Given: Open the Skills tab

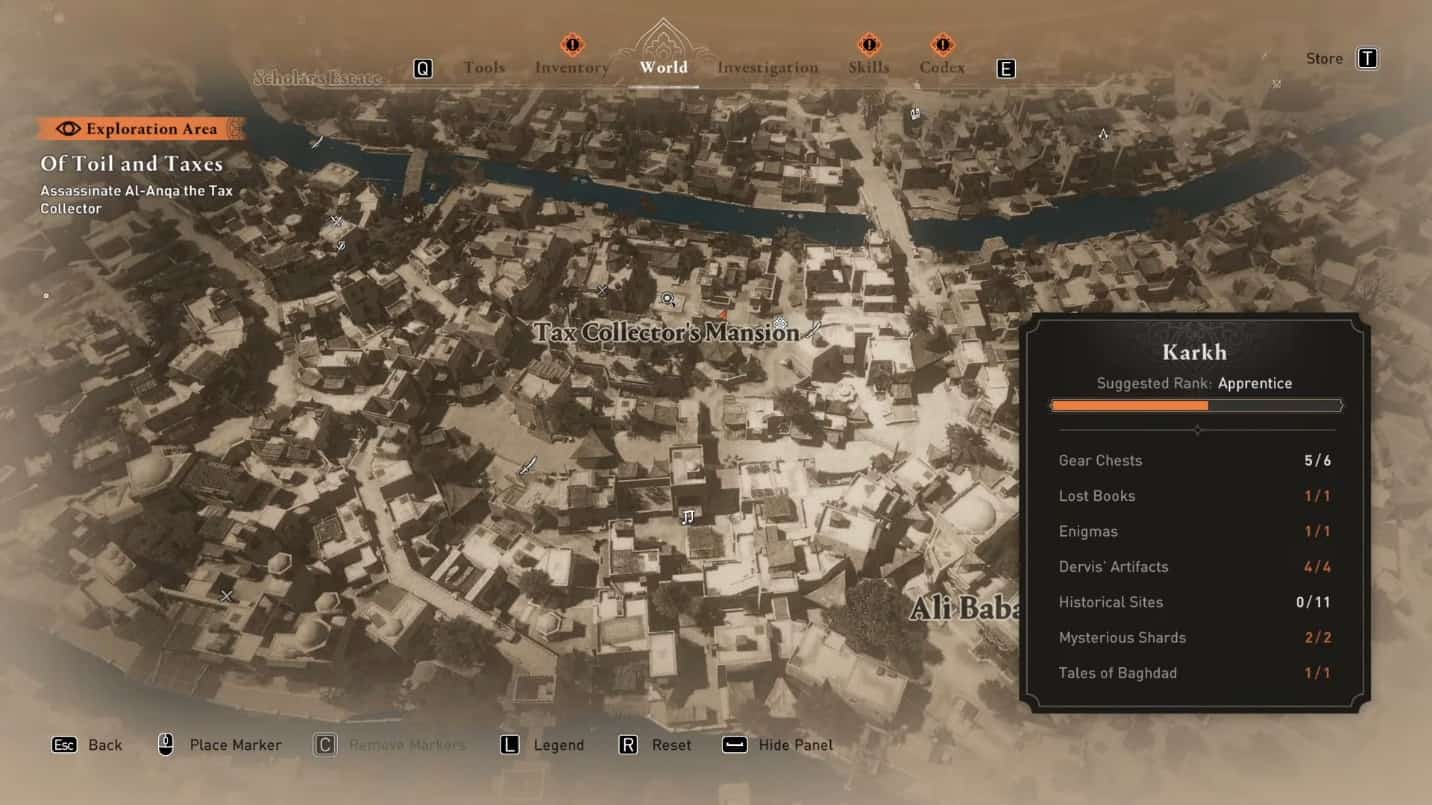Looking at the screenshot, I should point(868,68).
